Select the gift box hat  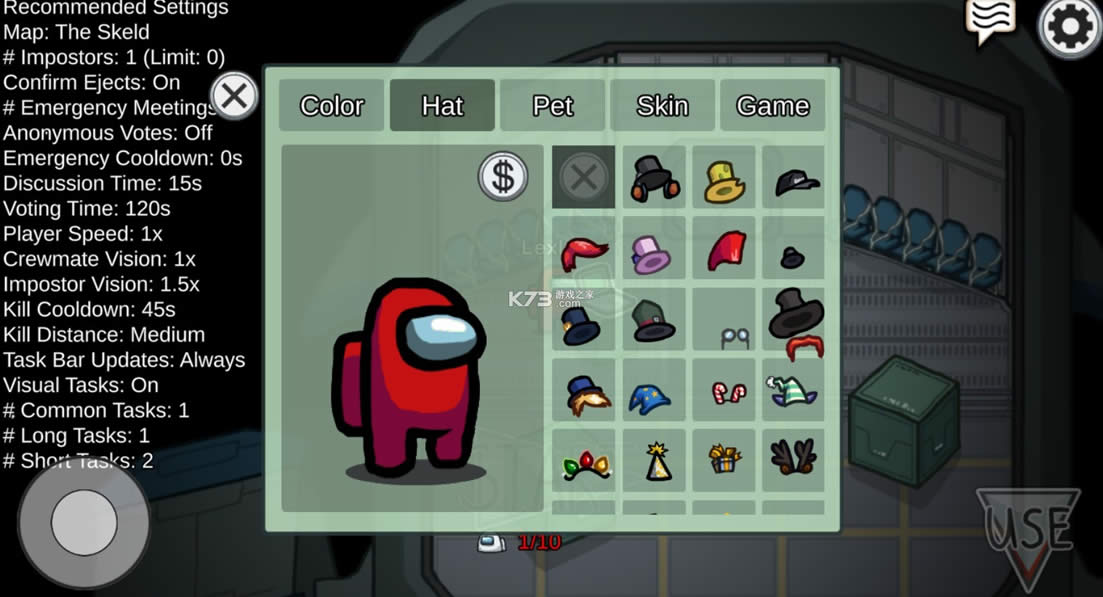[723, 459]
